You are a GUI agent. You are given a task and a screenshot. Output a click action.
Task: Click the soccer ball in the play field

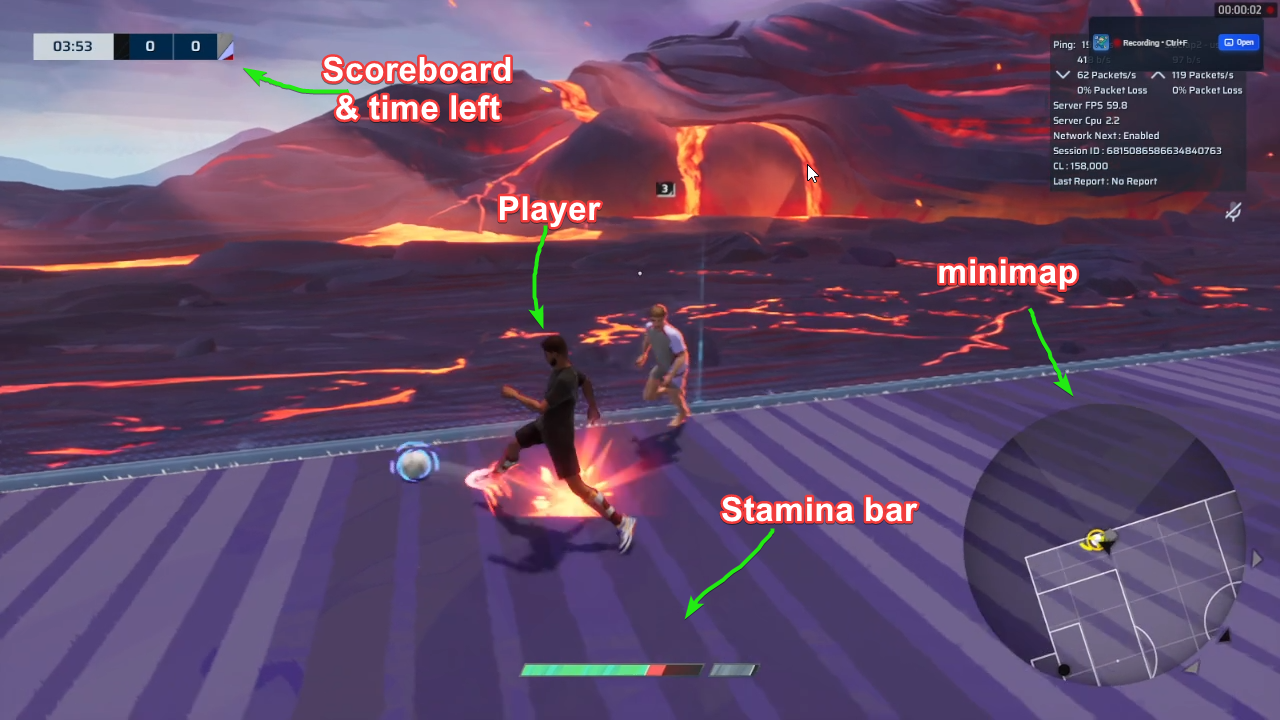tap(415, 462)
